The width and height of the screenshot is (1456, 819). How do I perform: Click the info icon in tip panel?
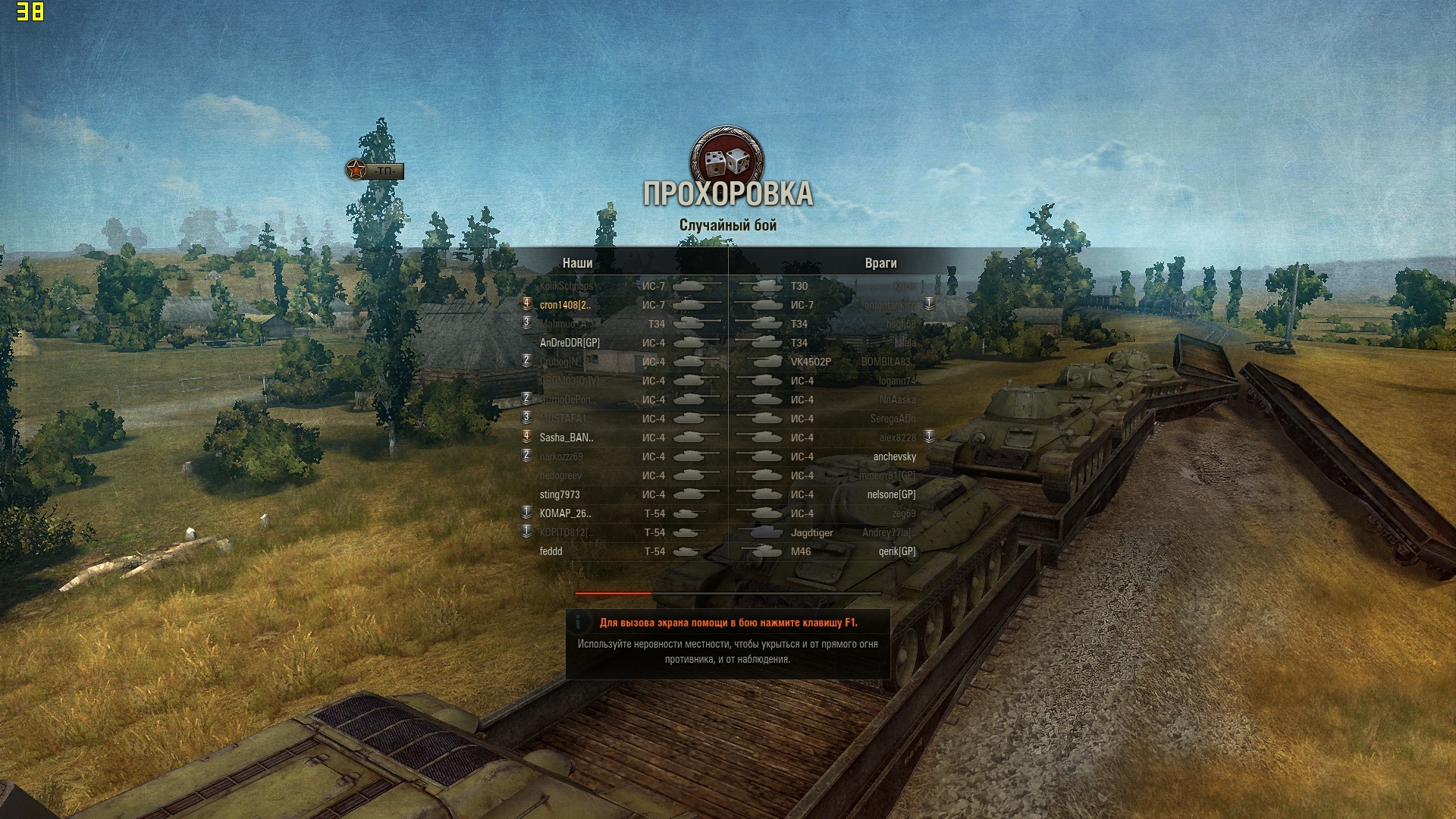tap(579, 623)
